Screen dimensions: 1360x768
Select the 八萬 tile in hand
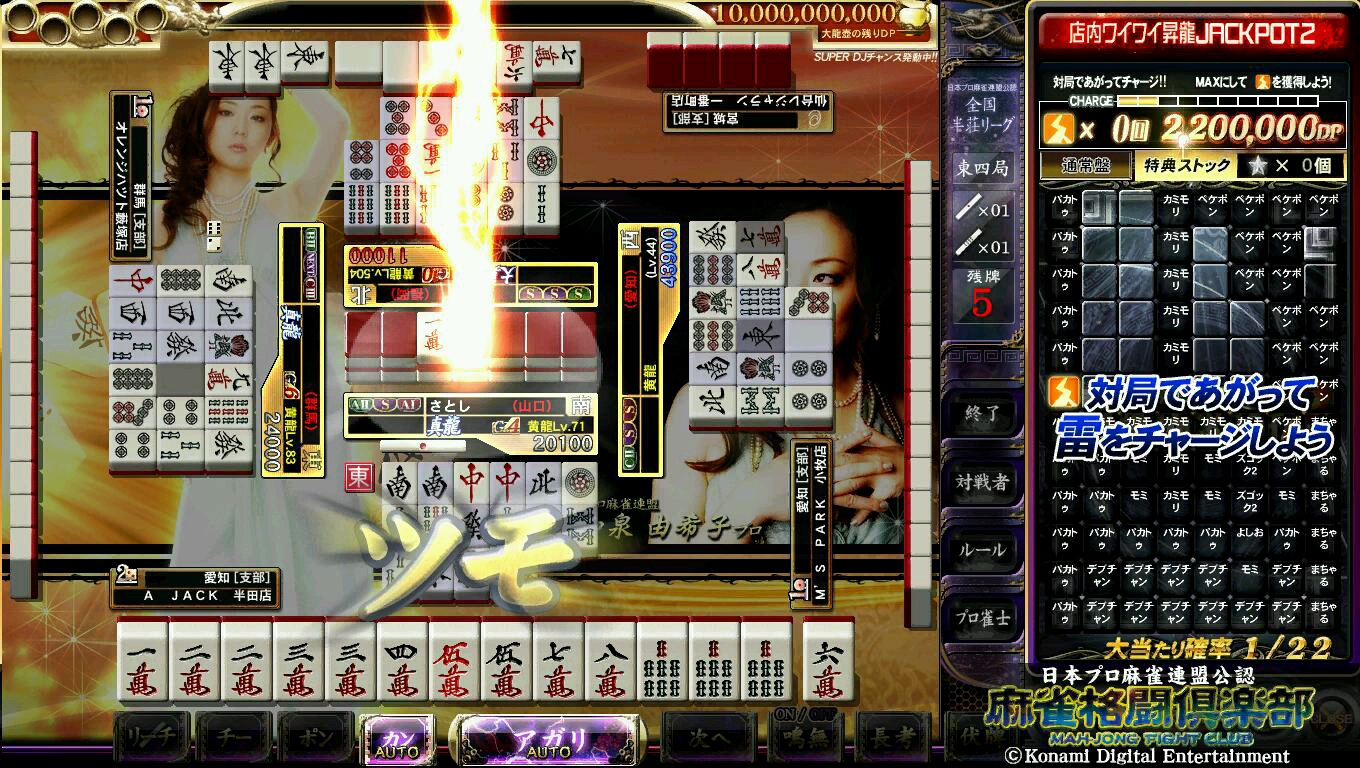tap(611, 662)
